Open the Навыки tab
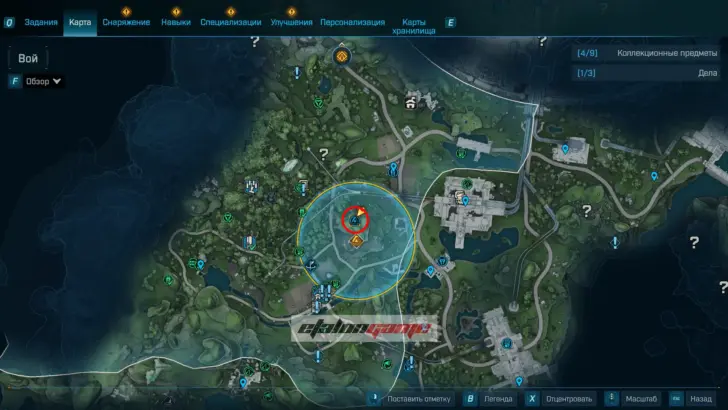 click(x=176, y=21)
